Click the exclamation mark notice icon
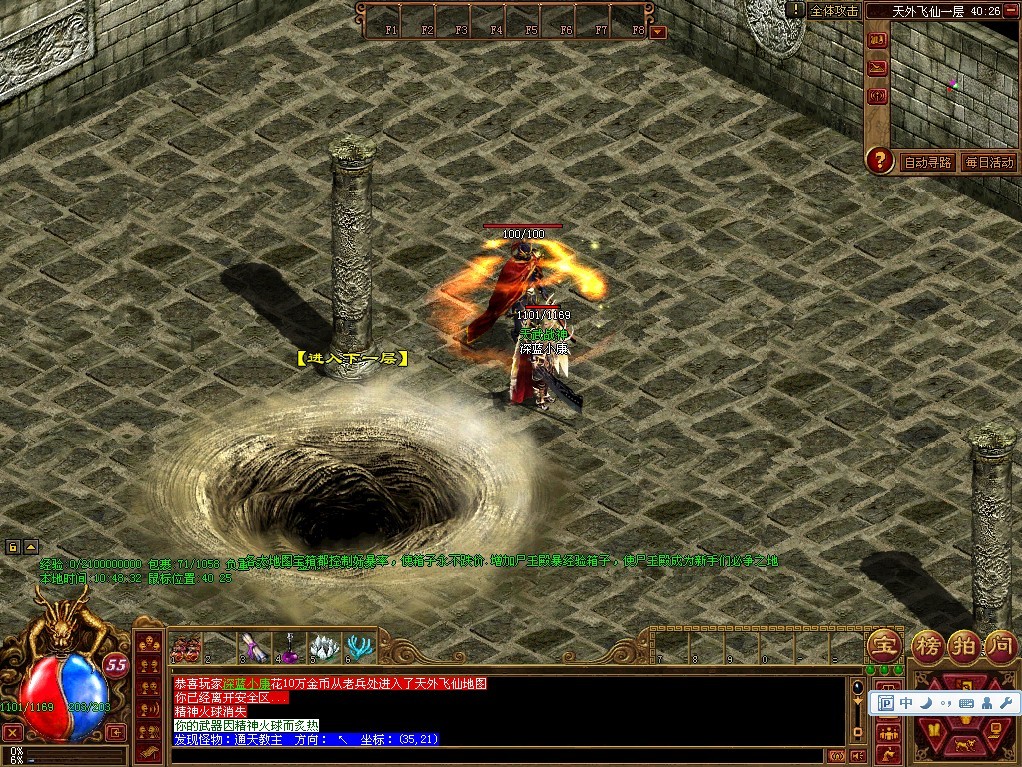The image size is (1022, 767). (x=795, y=10)
